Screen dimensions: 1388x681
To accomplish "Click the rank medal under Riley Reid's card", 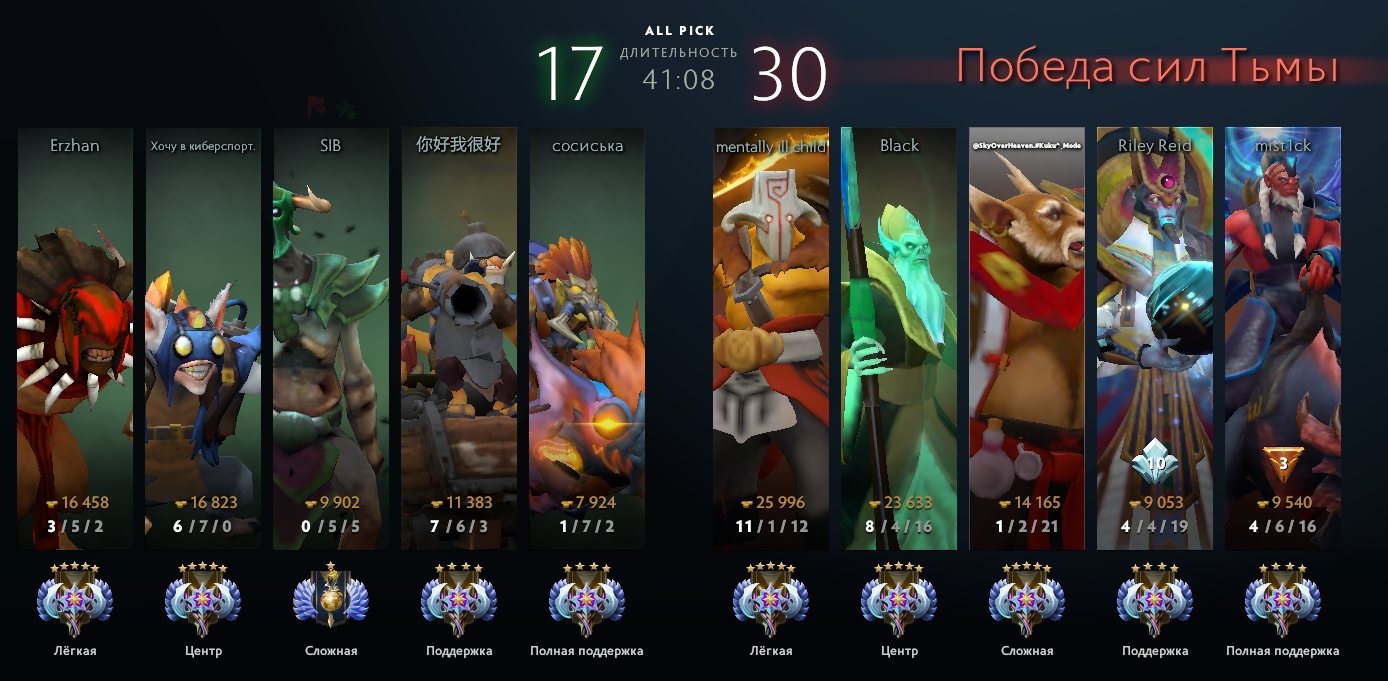I will click(1155, 601).
